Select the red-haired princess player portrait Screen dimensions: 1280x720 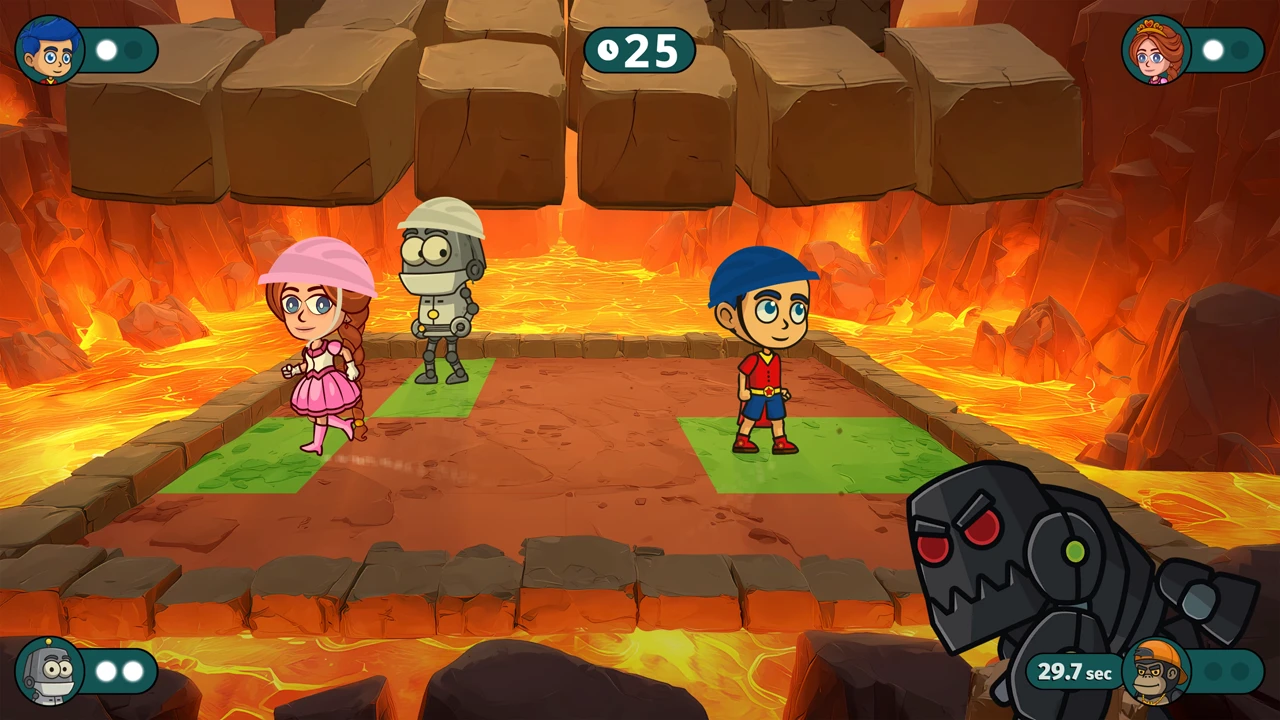point(1156,50)
